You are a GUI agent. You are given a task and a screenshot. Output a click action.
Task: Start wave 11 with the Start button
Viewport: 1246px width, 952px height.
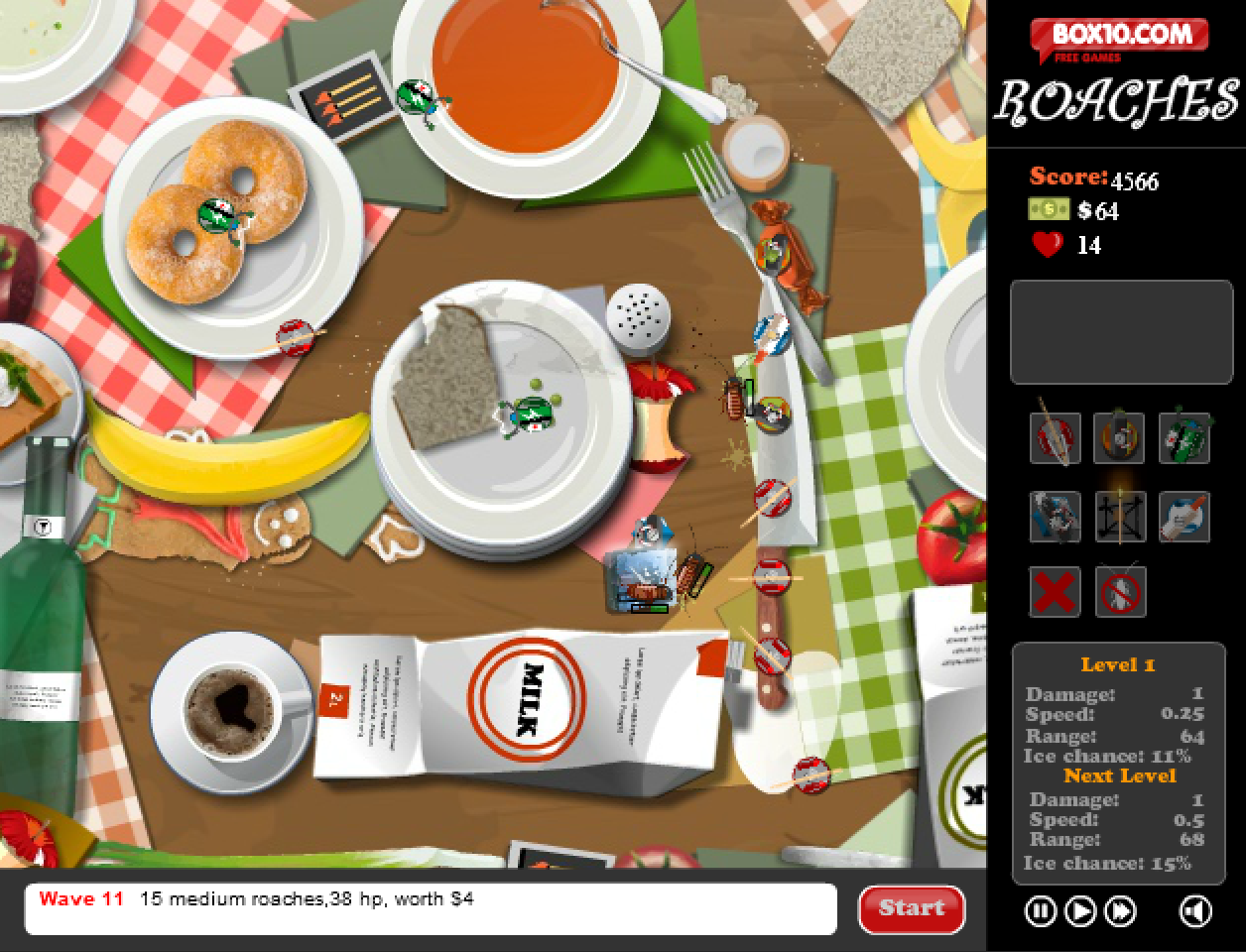point(911,908)
